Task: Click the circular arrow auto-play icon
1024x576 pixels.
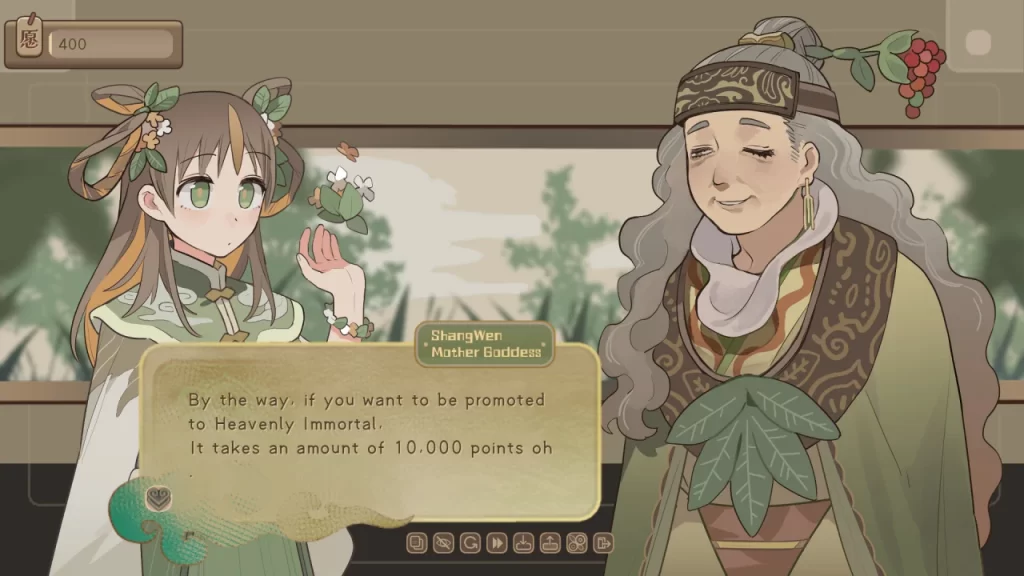Action: [470, 543]
